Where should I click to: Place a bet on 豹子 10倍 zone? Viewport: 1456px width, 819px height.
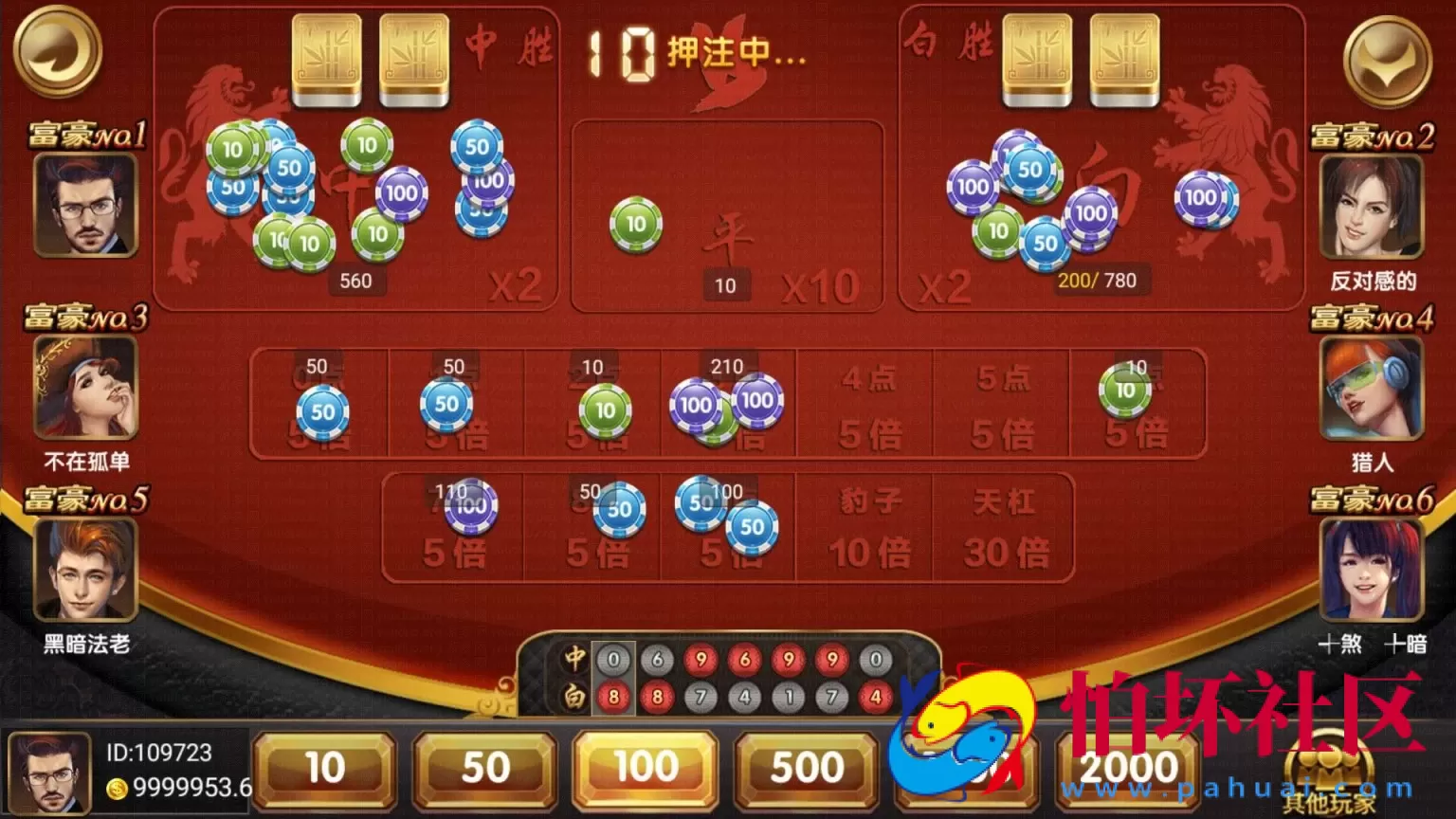point(863,526)
